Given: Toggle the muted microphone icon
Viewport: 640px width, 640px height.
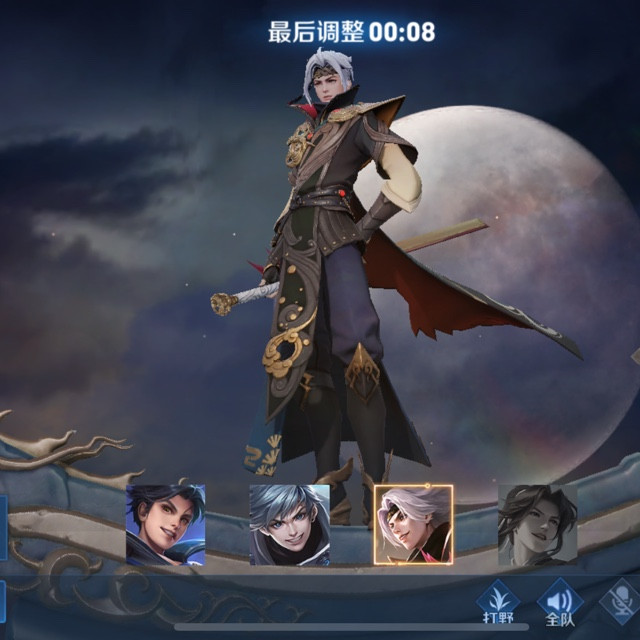Looking at the screenshot, I should (x=622, y=603).
